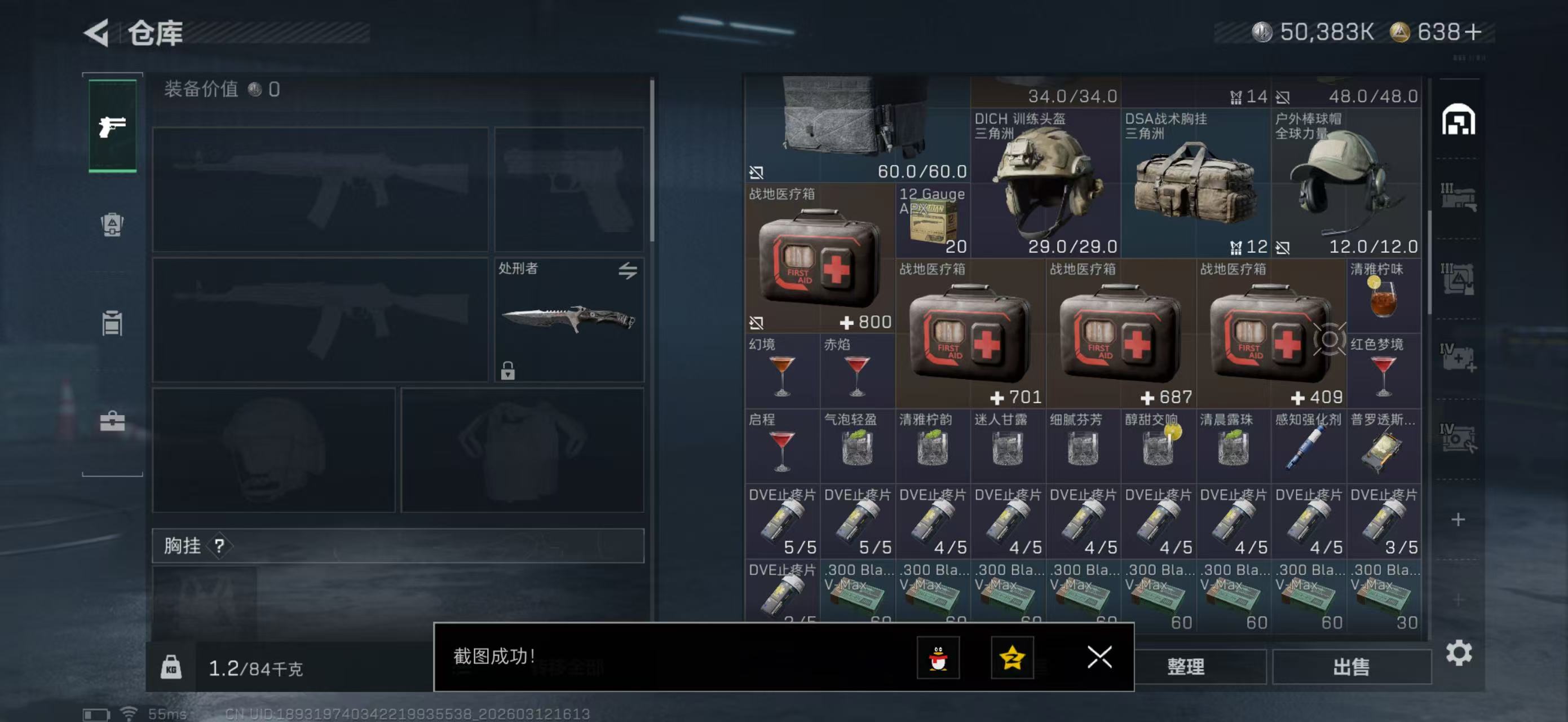Select the 12 Gauge ammo box
This screenshot has height=722, width=1568.
point(933,222)
